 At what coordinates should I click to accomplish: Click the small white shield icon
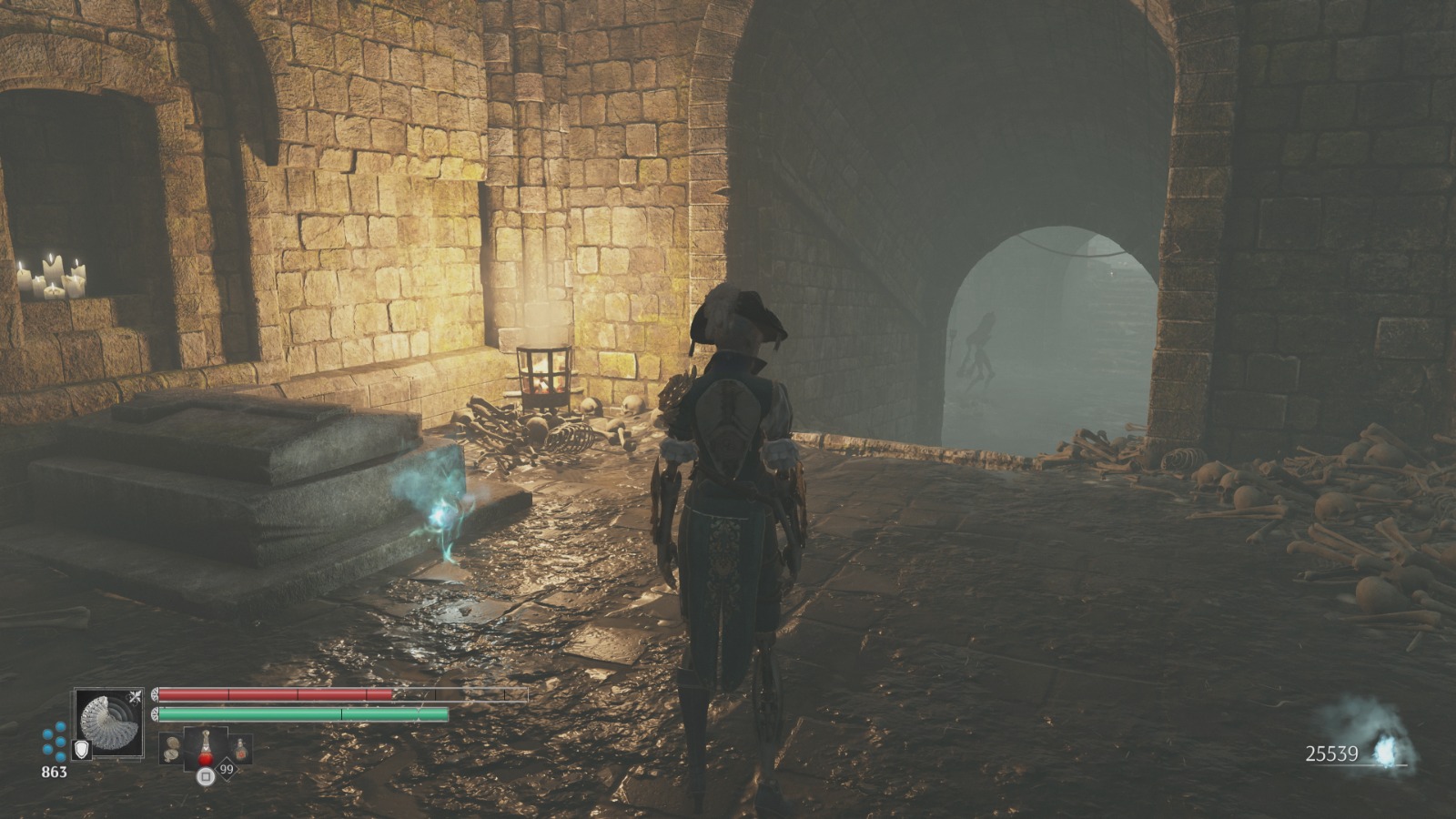tap(81, 749)
